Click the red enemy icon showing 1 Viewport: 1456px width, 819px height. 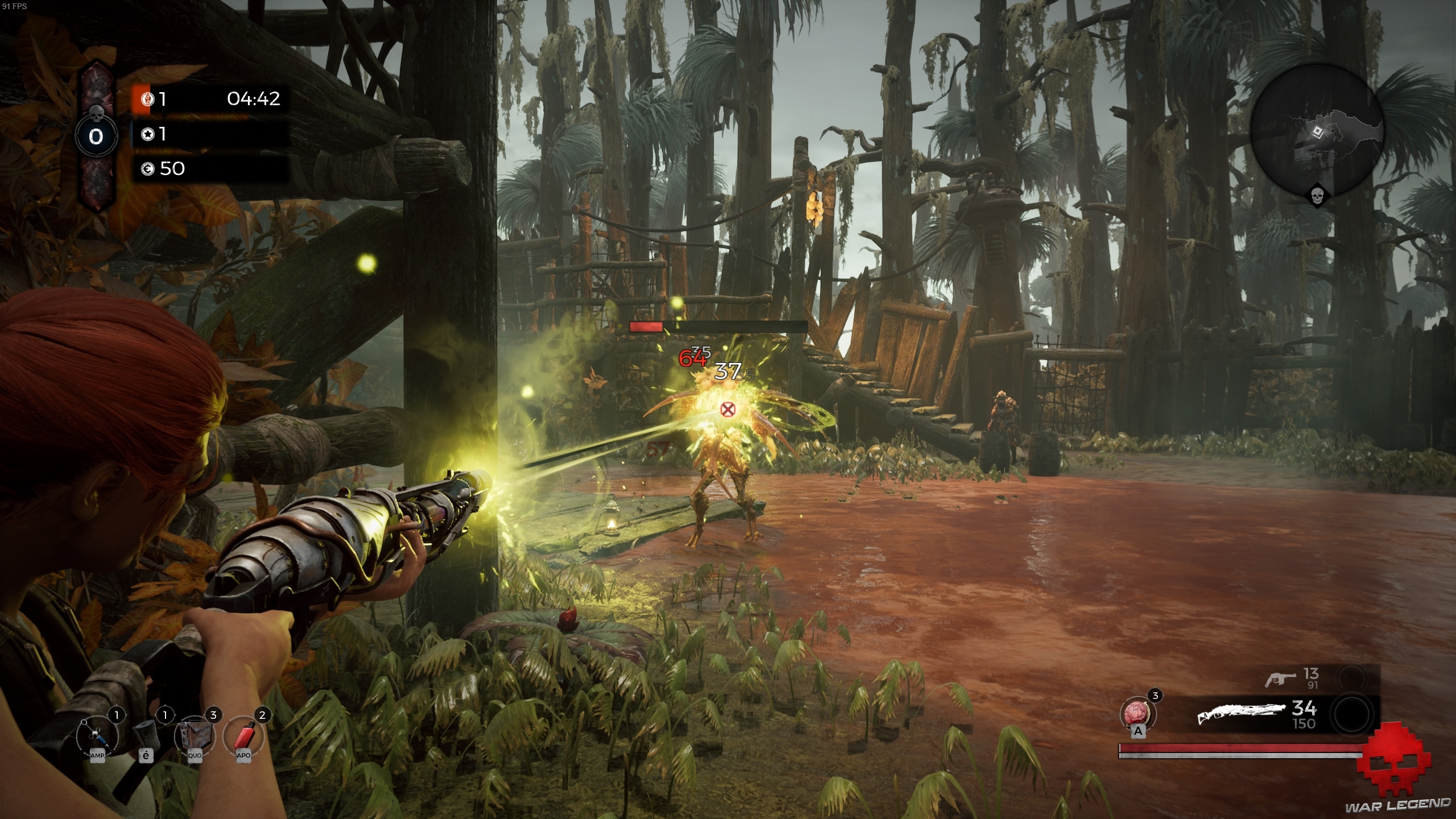[148, 98]
